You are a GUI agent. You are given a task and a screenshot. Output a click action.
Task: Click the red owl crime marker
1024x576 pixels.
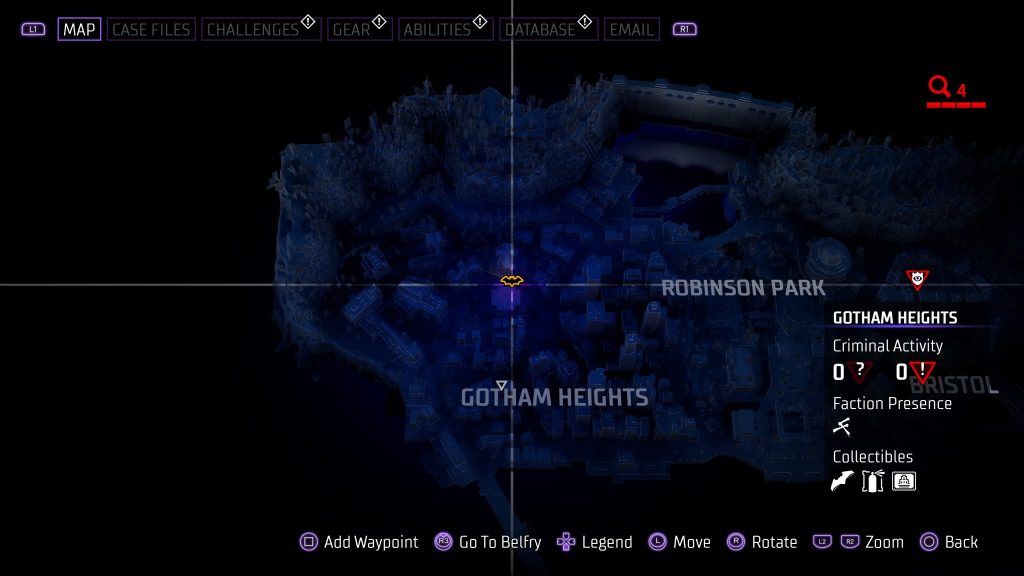pyautogui.click(x=916, y=279)
